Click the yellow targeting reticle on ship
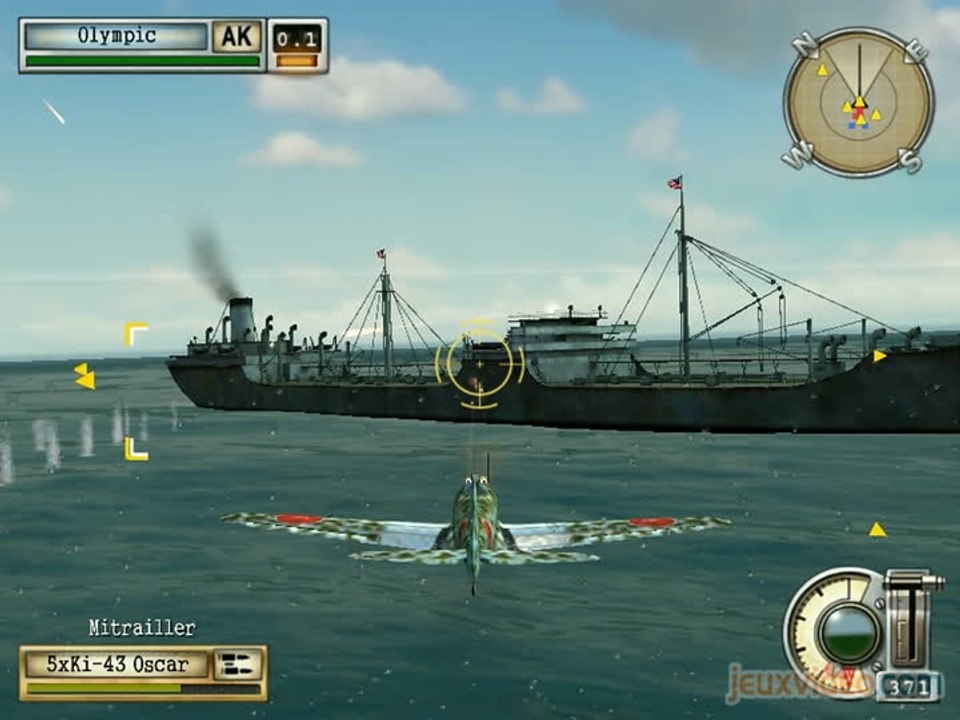The height and width of the screenshot is (720, 960). [x=480, y=364]
